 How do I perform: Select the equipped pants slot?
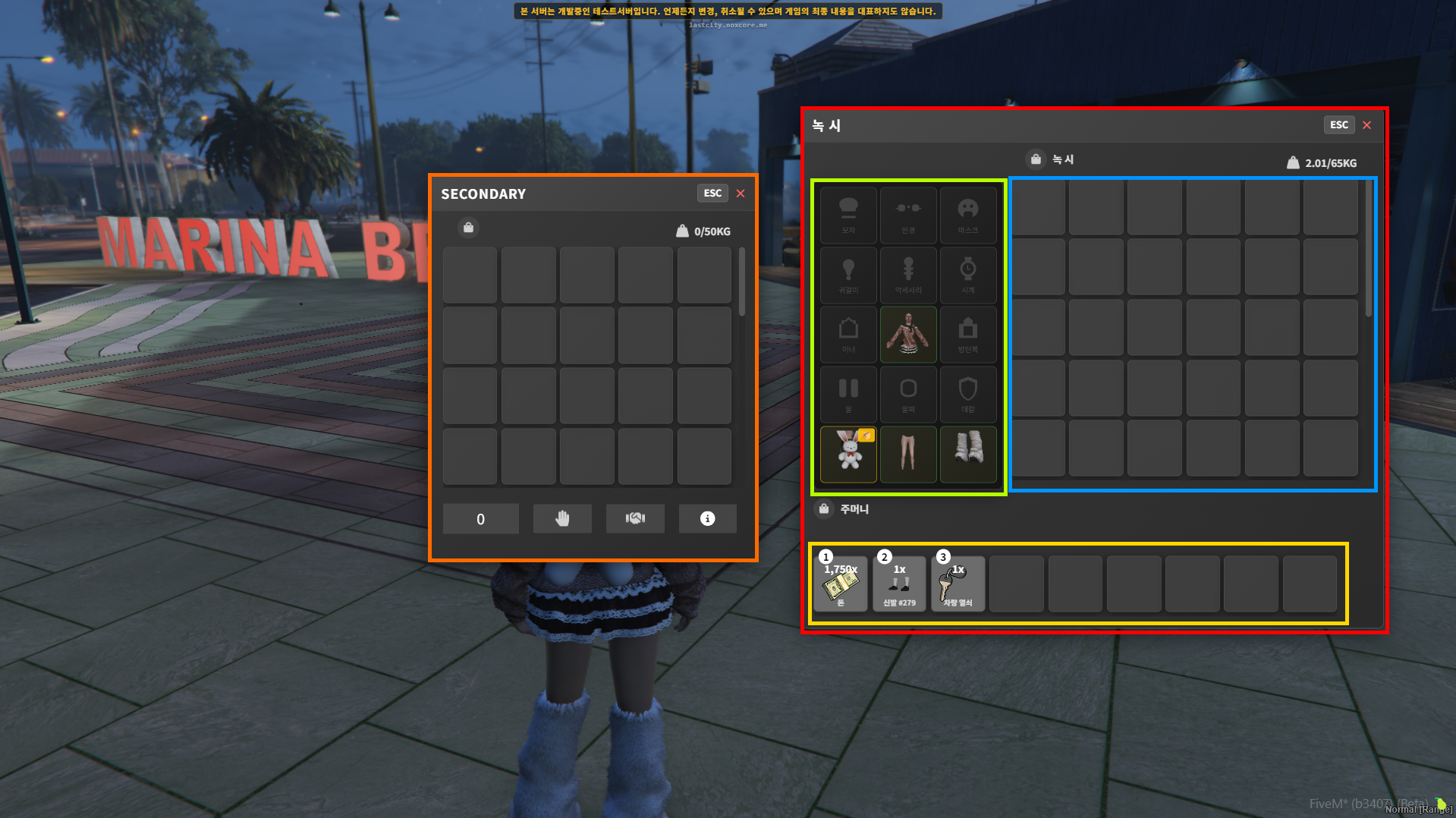[x=908, y=454]
